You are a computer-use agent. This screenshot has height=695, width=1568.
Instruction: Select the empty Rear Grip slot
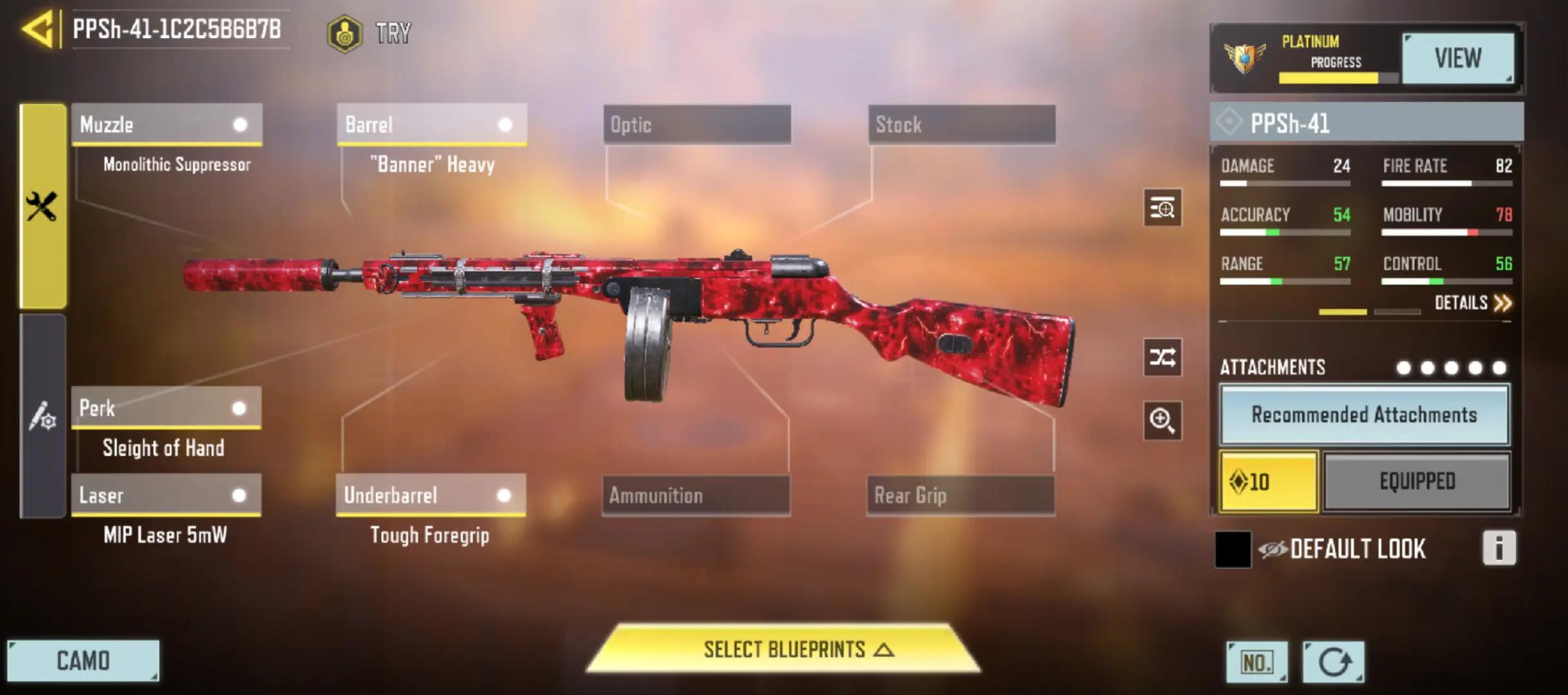(x=960, y=496)
